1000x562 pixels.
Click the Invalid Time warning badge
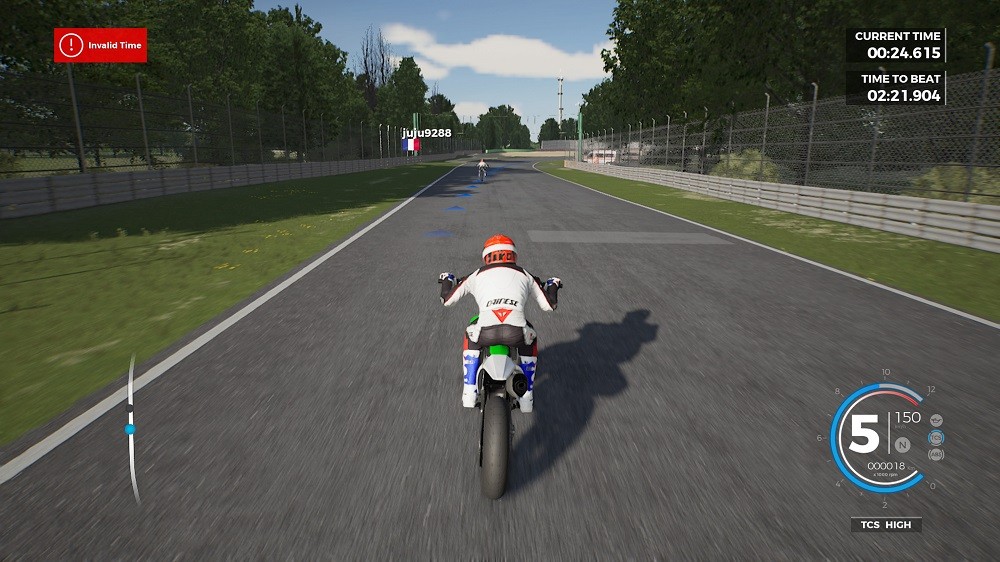101,45
